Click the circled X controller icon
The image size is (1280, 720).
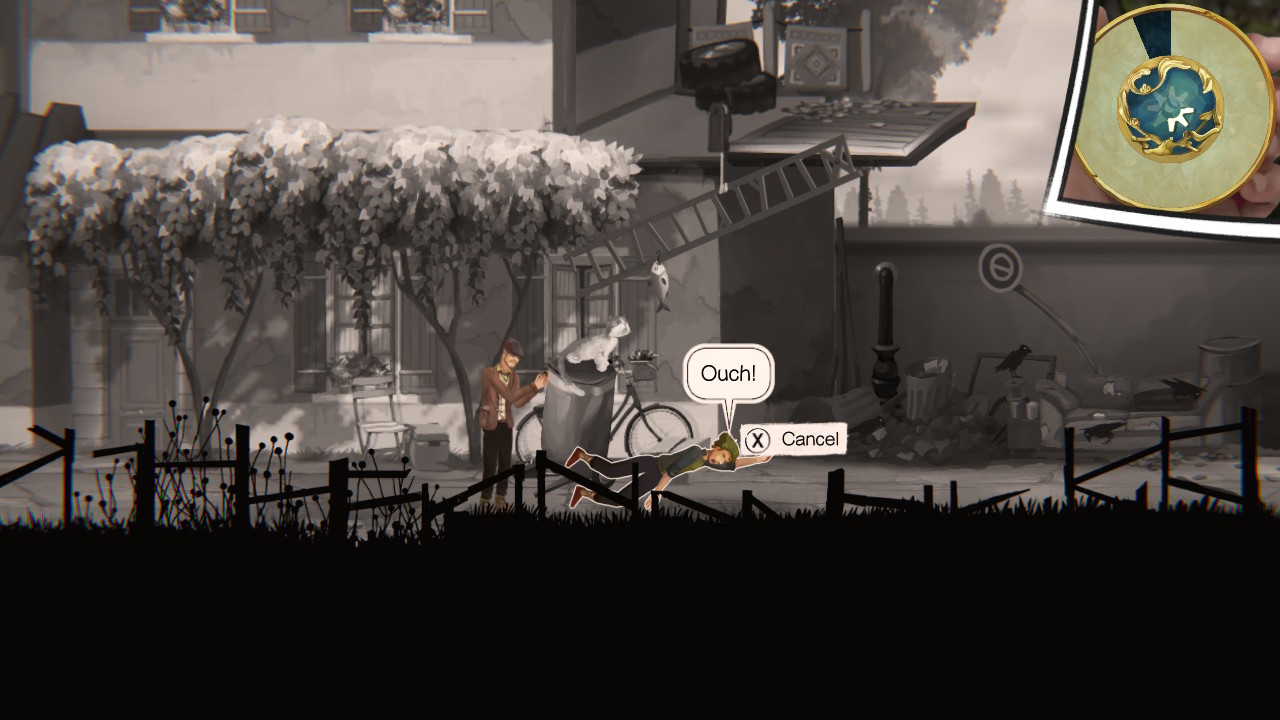(x=757, y=438)
